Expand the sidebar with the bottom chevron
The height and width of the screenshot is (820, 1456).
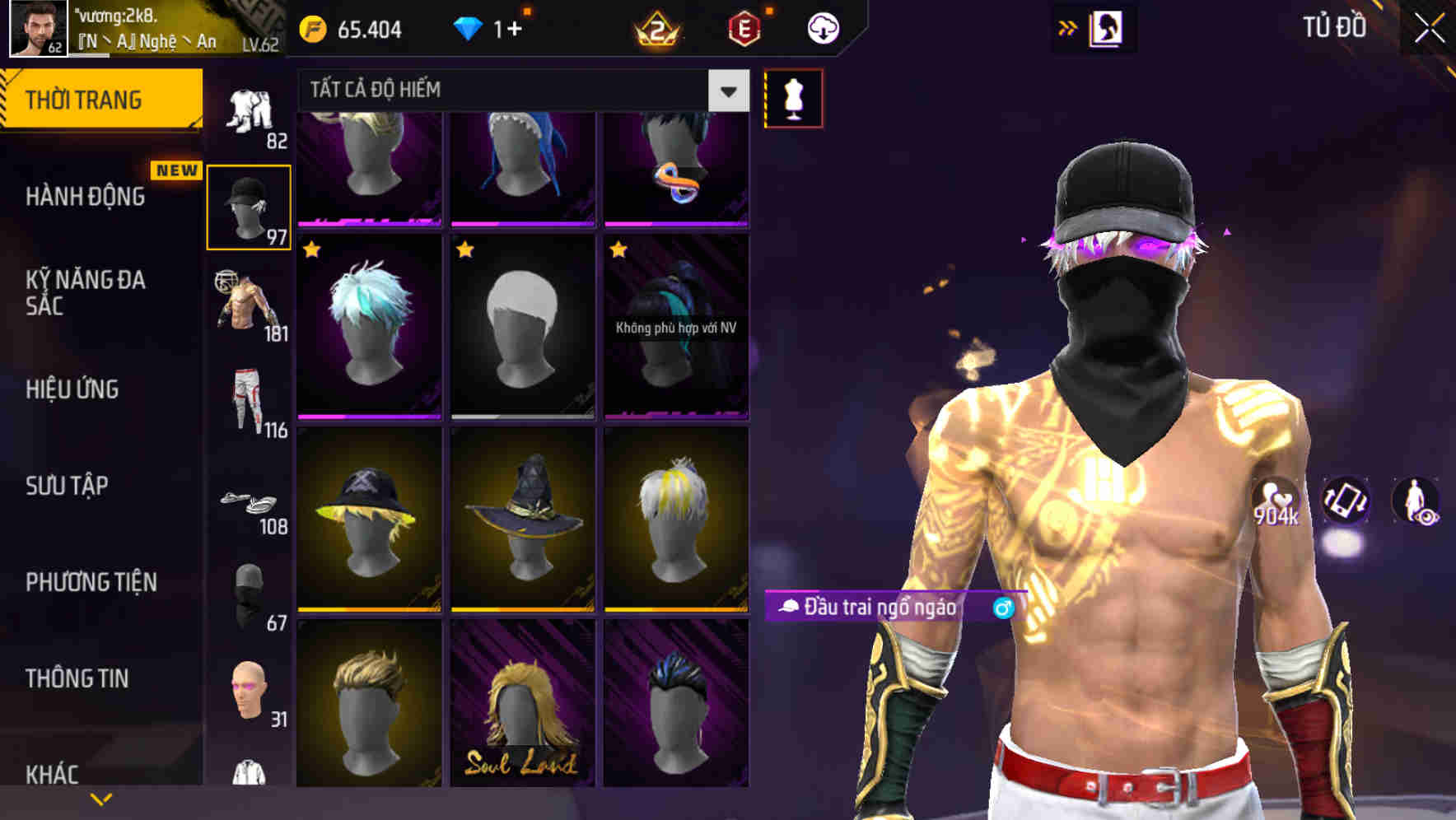(100, 799)
